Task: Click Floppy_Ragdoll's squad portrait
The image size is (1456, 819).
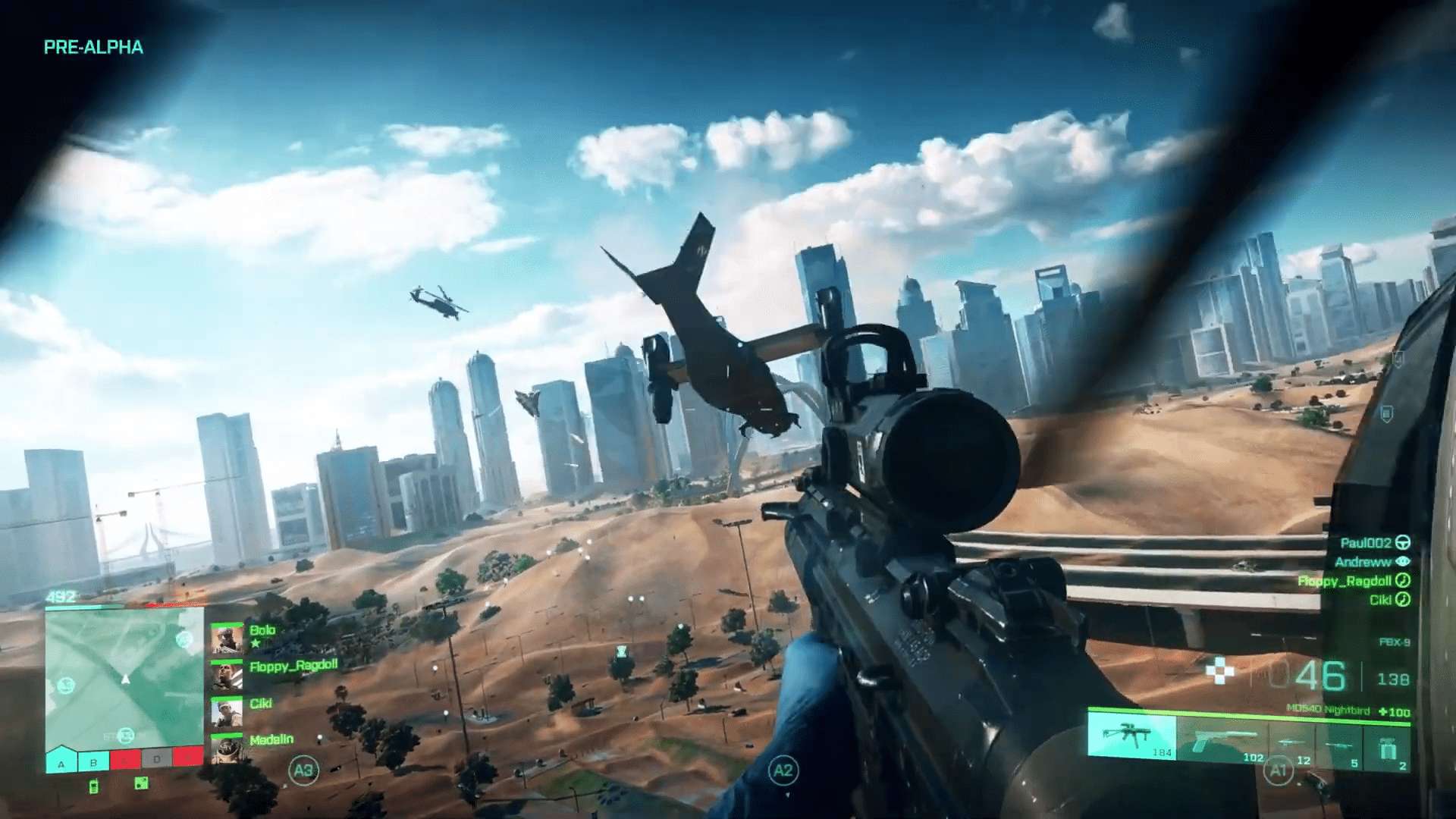Action: click(227, 675)
